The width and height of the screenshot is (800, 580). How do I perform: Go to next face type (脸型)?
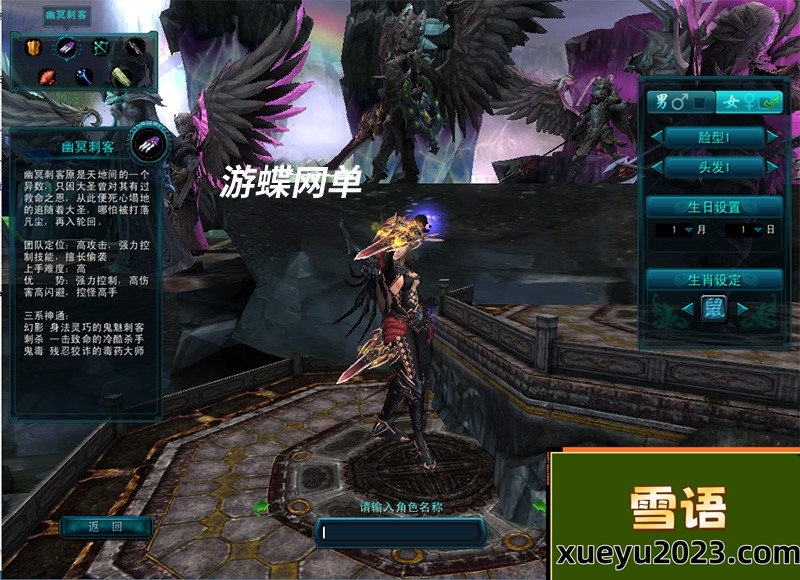(772, 136)
